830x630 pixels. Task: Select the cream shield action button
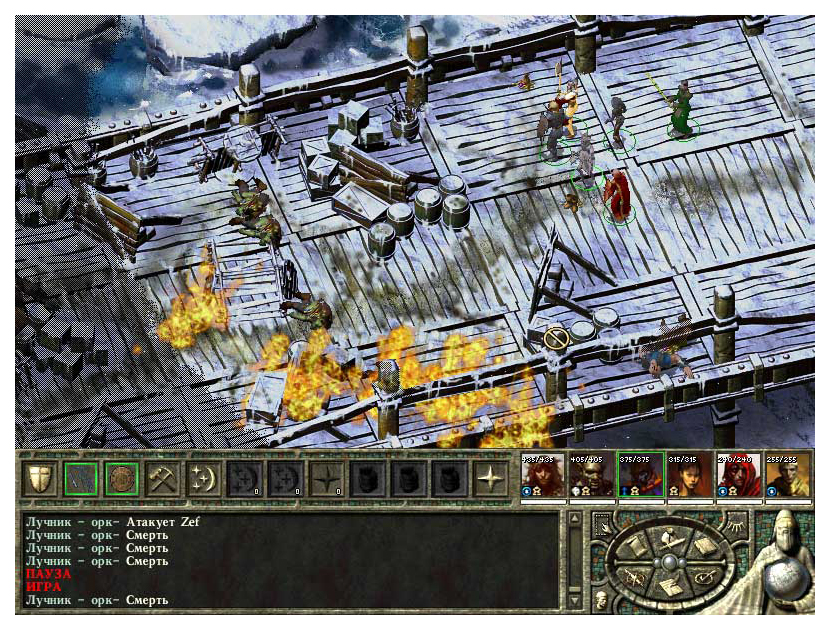[37, 478]
